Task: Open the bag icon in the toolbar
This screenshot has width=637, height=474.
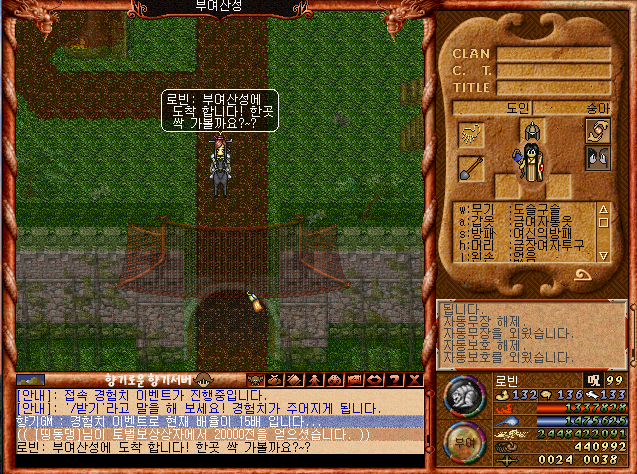Action: click(x=274, y=380)
